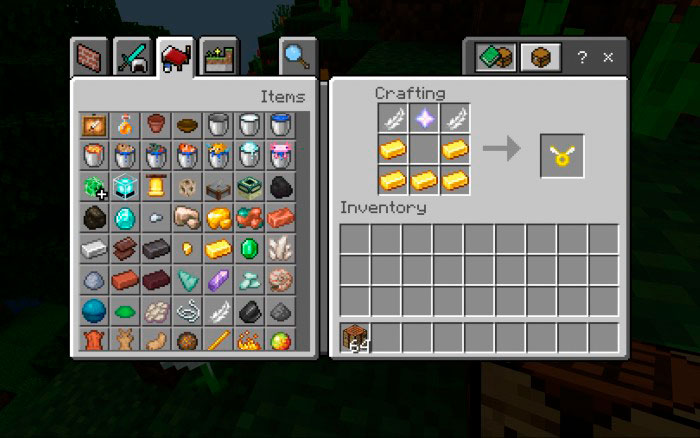Switch to the brick construction tab
This screenshot has height=438, width=700.
click(92, 58)
